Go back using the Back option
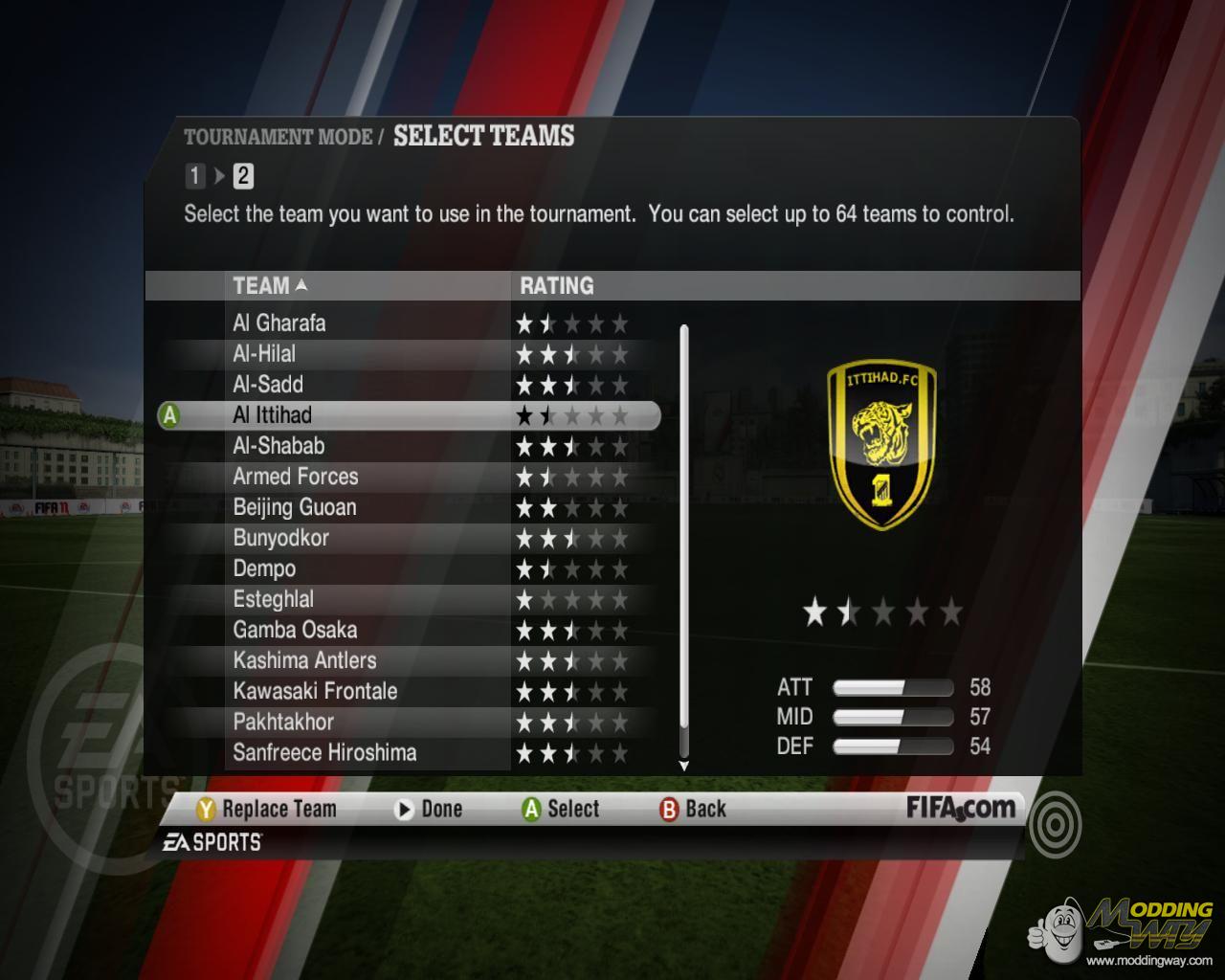 coord(693,810)
